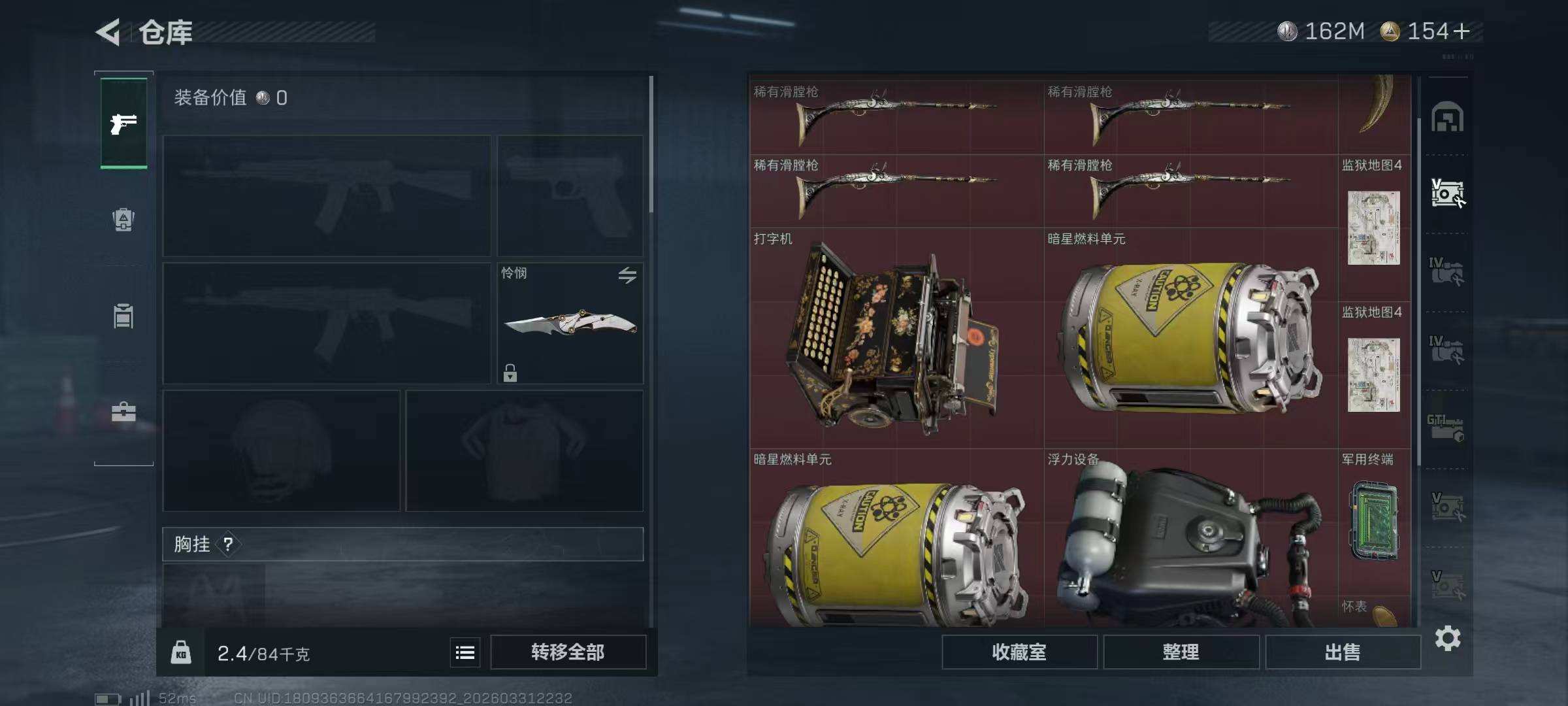Image resolution: width=1568 pixels, height=706 pixels.
Task: Open the briefcase tab in the left sidebar
Action: click(x=123, y=412)
